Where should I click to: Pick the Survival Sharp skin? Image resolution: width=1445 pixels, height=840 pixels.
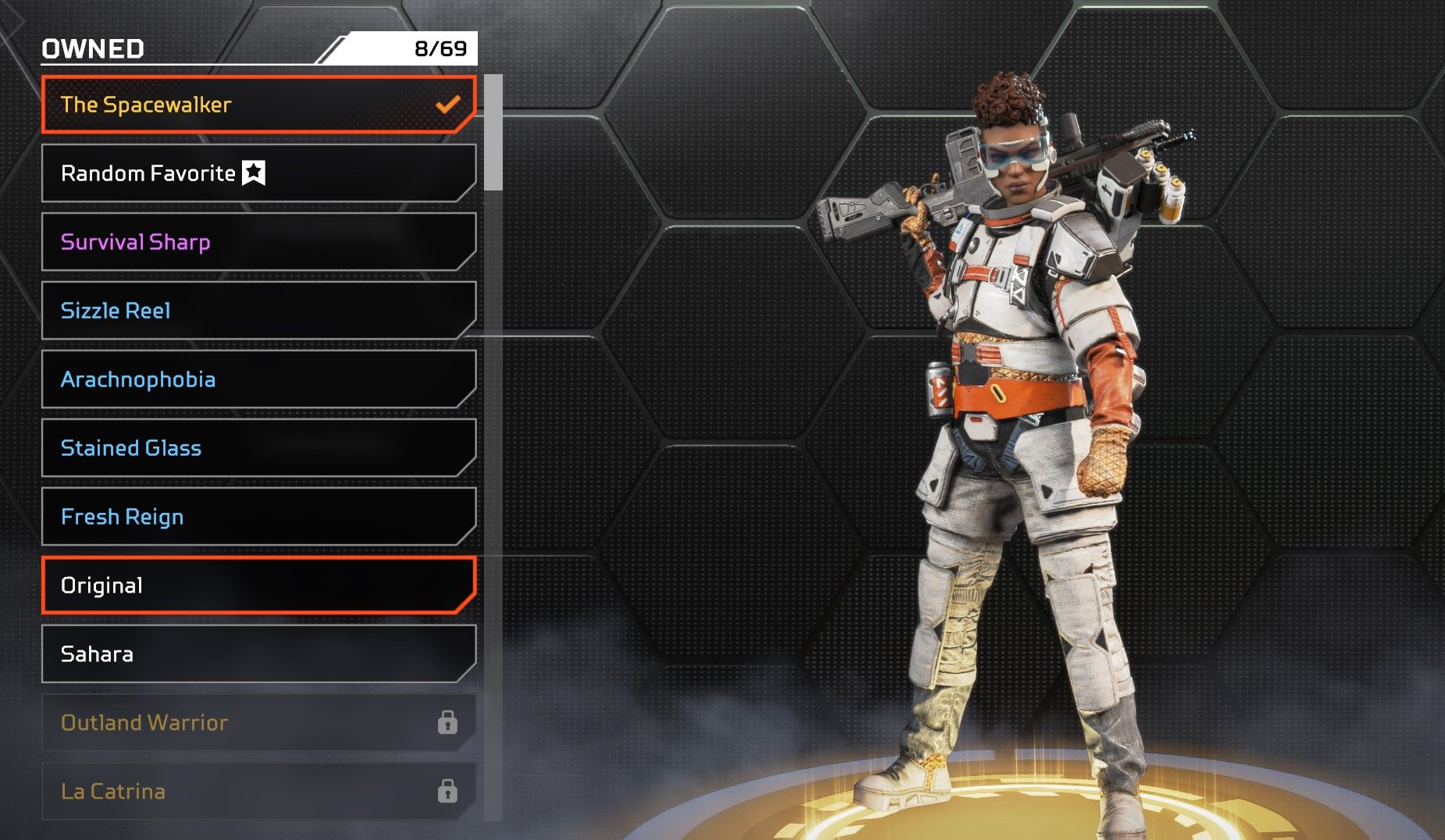[x=258, y=242]
